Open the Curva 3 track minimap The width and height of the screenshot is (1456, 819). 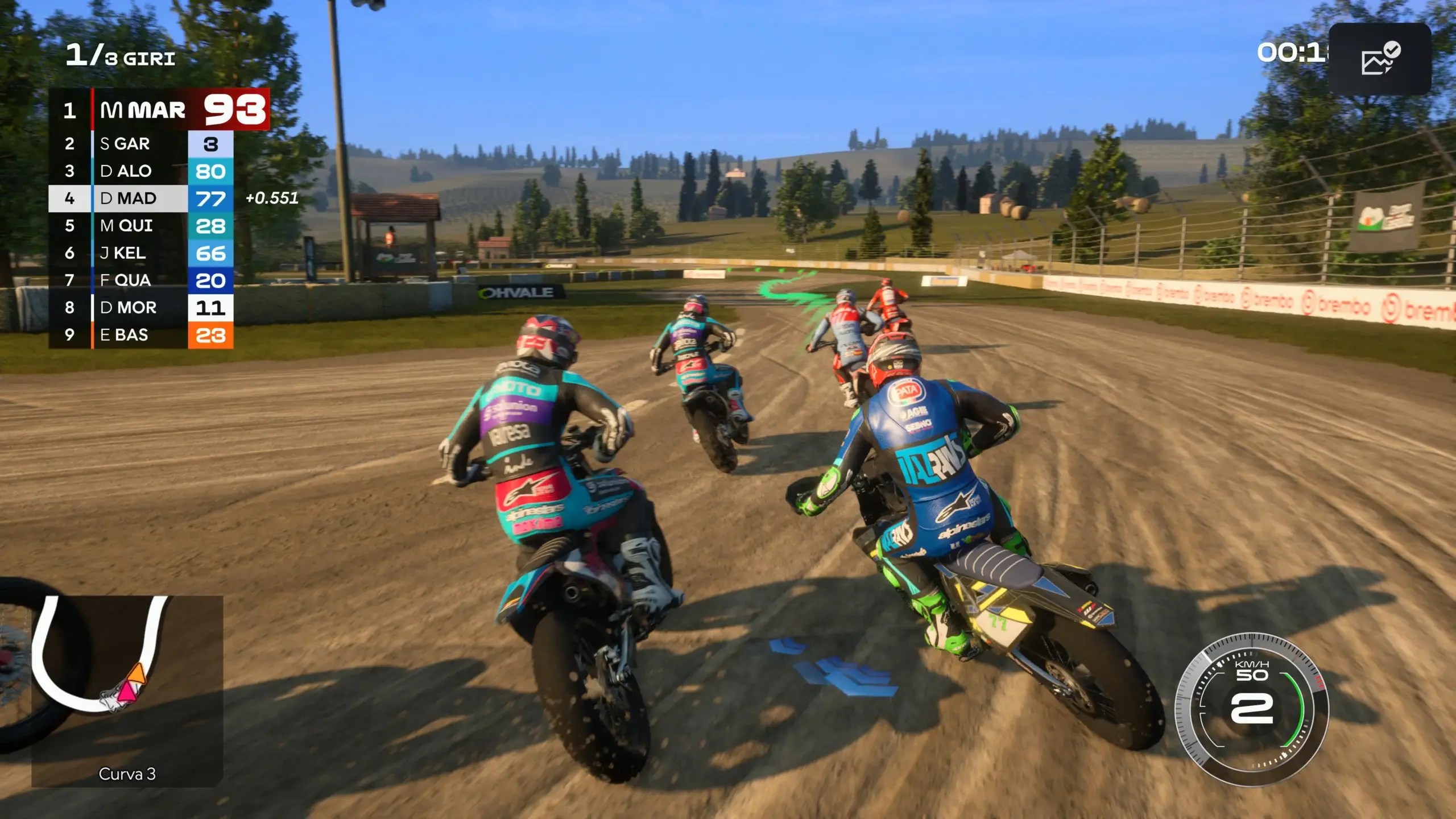[127, 690]
